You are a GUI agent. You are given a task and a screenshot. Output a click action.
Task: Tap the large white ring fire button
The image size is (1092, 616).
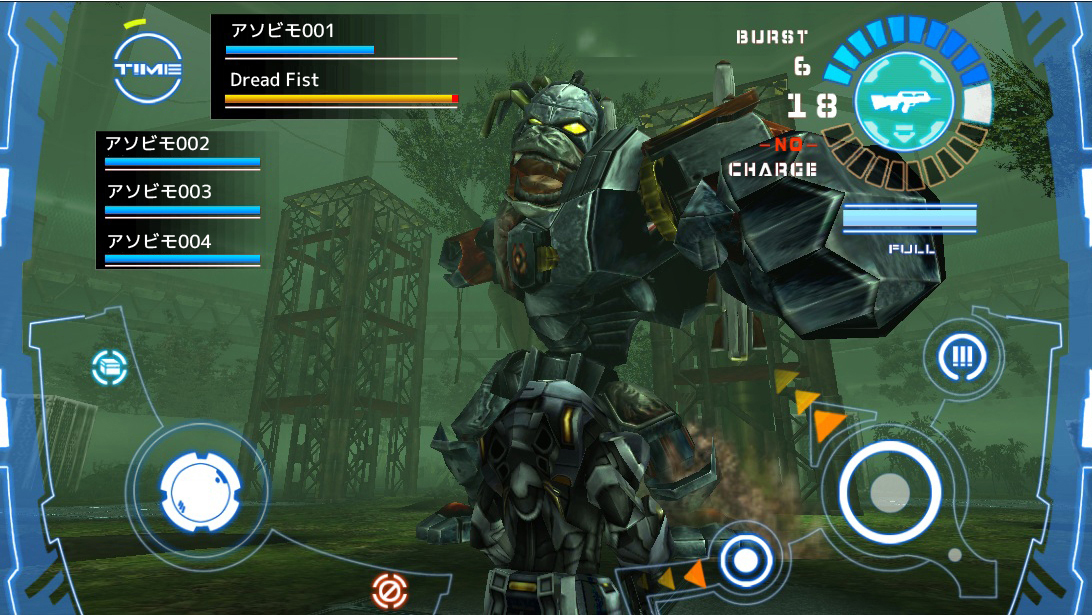point(888,491)
